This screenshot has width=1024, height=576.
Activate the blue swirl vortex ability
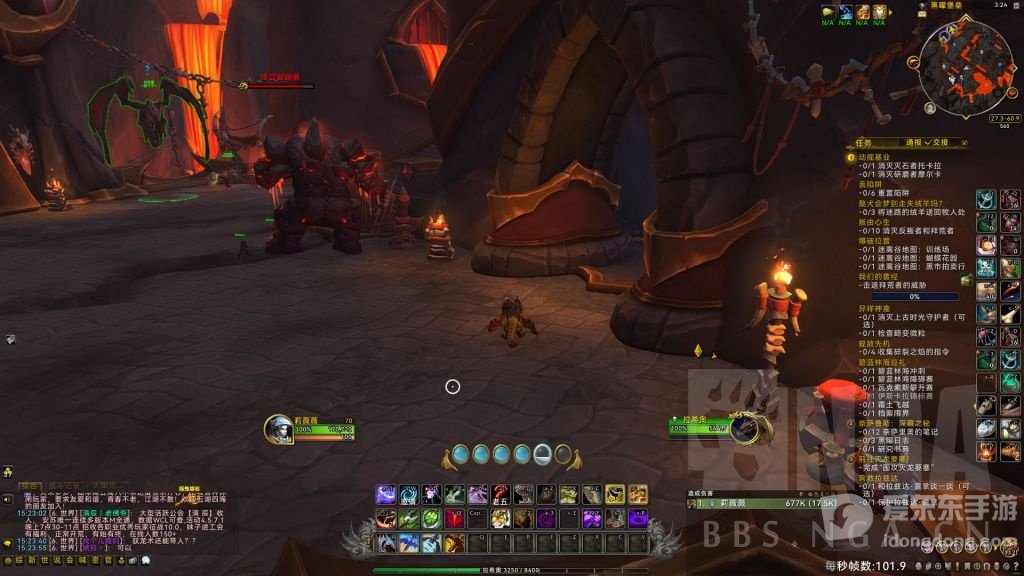[x=408, y=494]
